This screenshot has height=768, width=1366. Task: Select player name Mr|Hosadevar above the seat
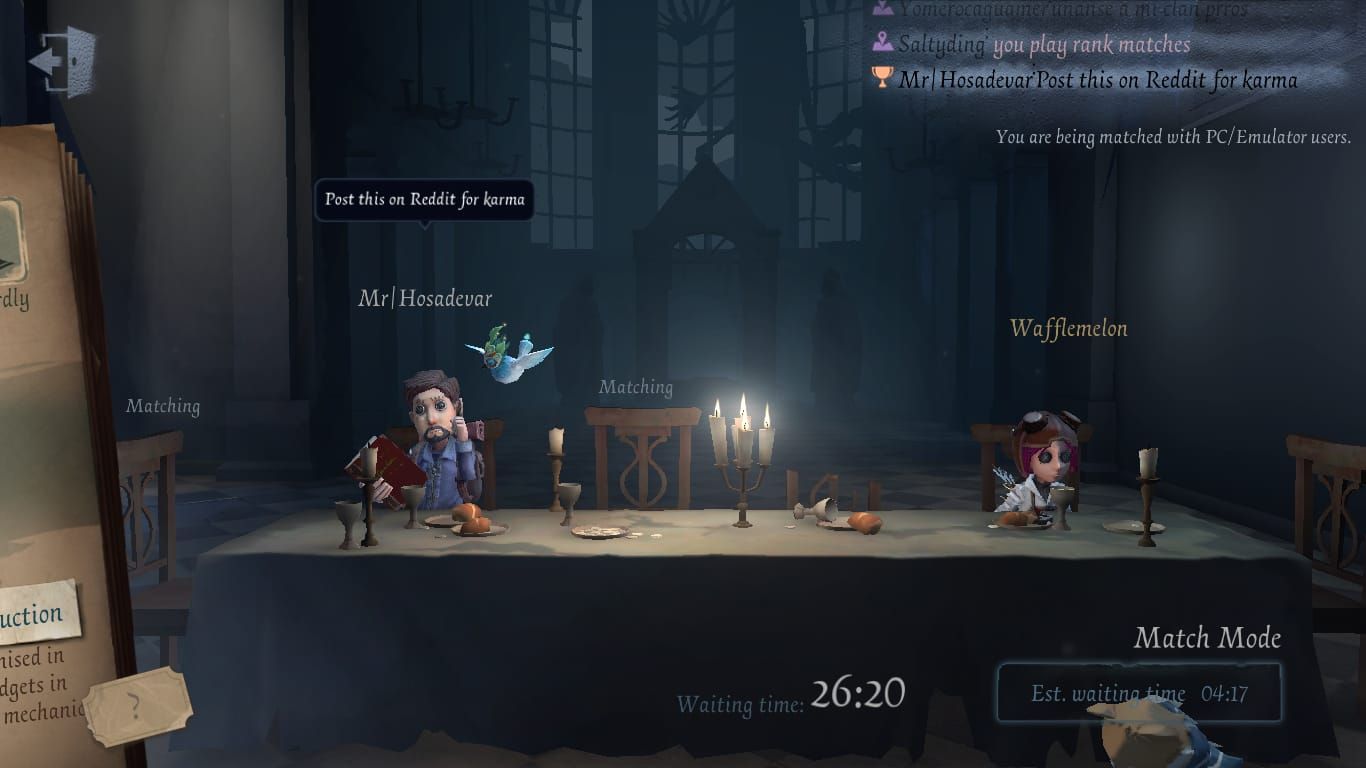[x=425, y=298]
